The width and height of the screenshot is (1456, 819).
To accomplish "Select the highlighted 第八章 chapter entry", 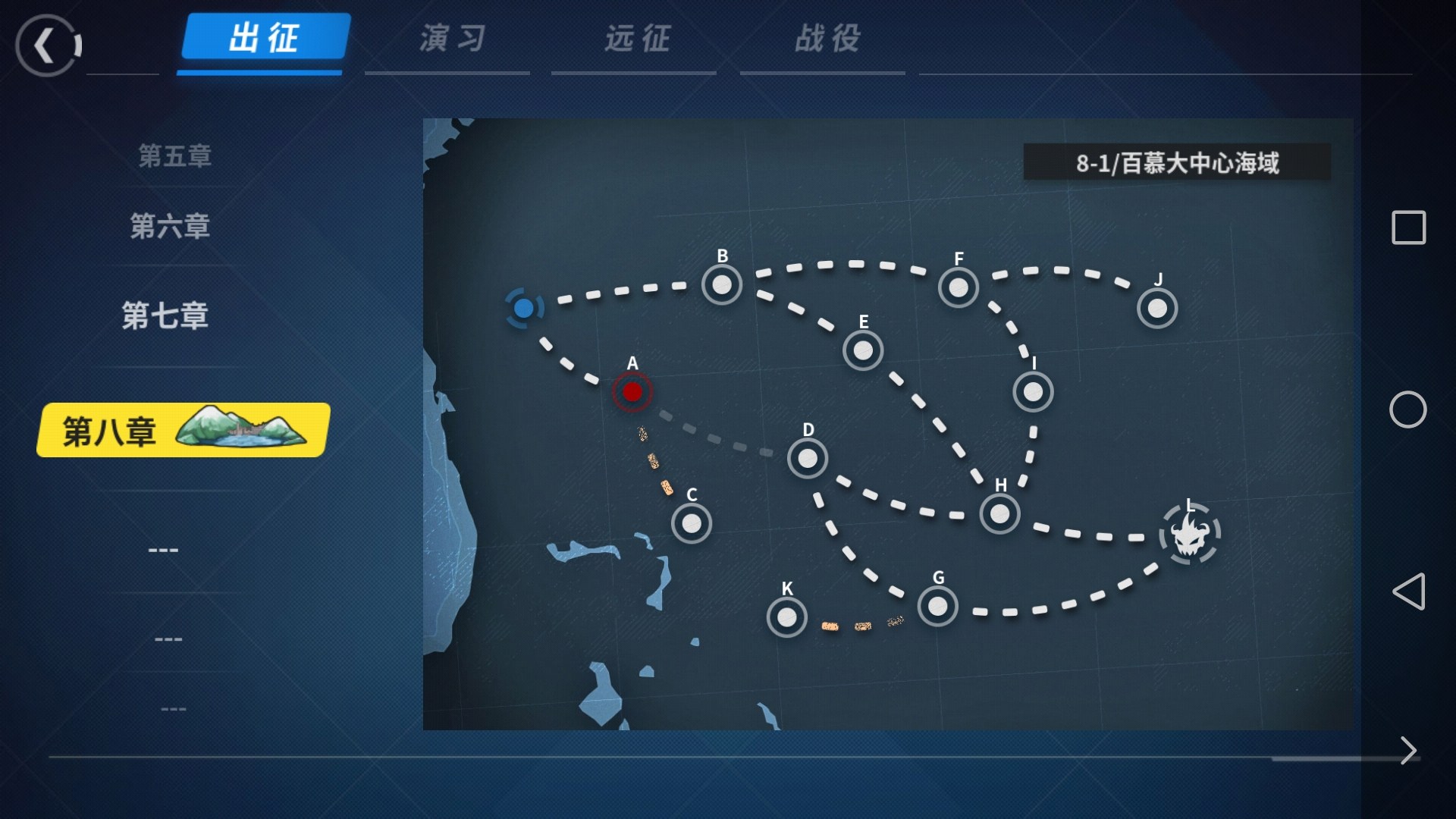I will click(x=183, y=430).
